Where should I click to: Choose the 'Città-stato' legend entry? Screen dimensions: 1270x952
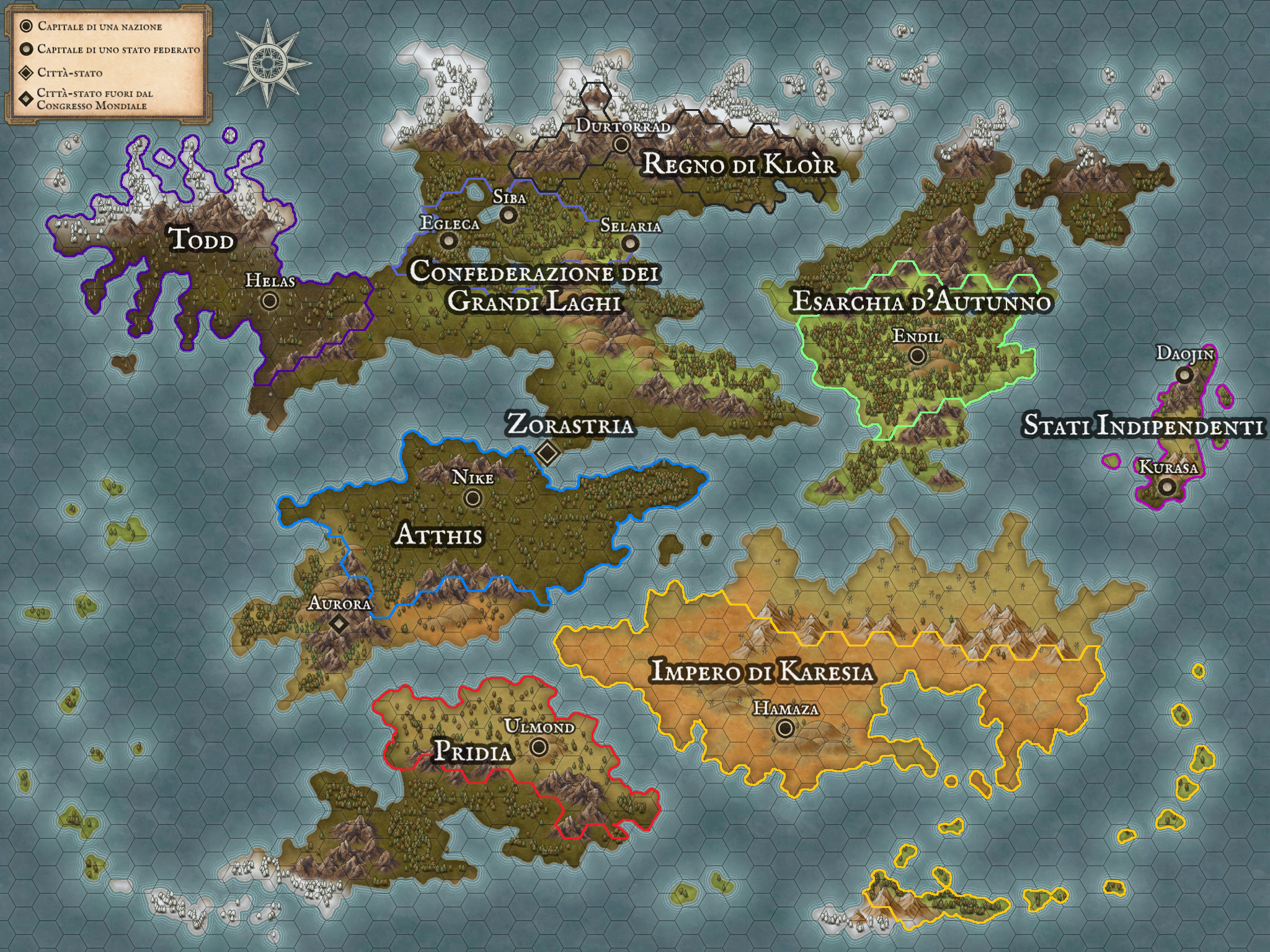click(x=69, y=73)
